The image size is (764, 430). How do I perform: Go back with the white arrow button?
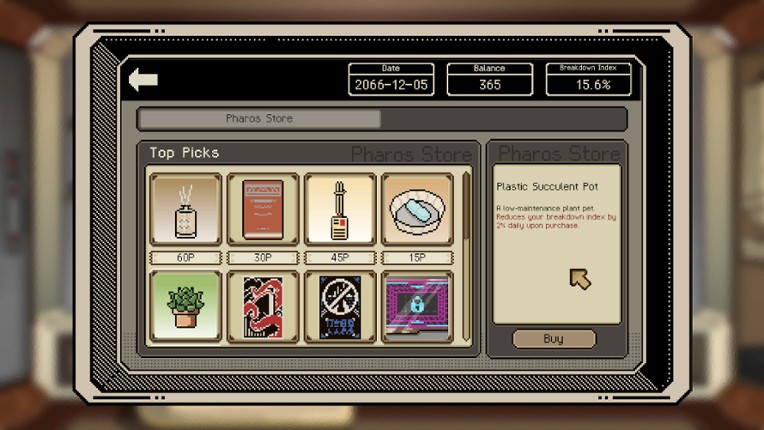[x=143, y=80]
